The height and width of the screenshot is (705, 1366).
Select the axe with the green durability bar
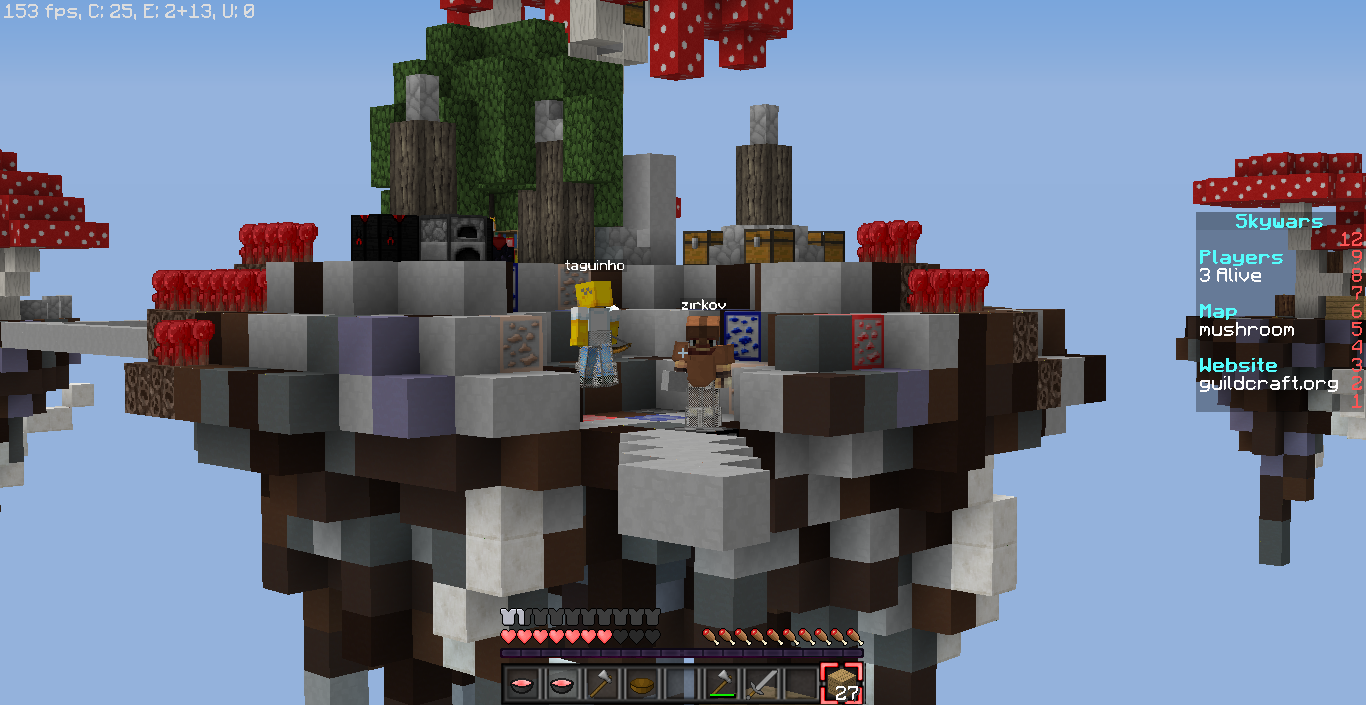722,684
